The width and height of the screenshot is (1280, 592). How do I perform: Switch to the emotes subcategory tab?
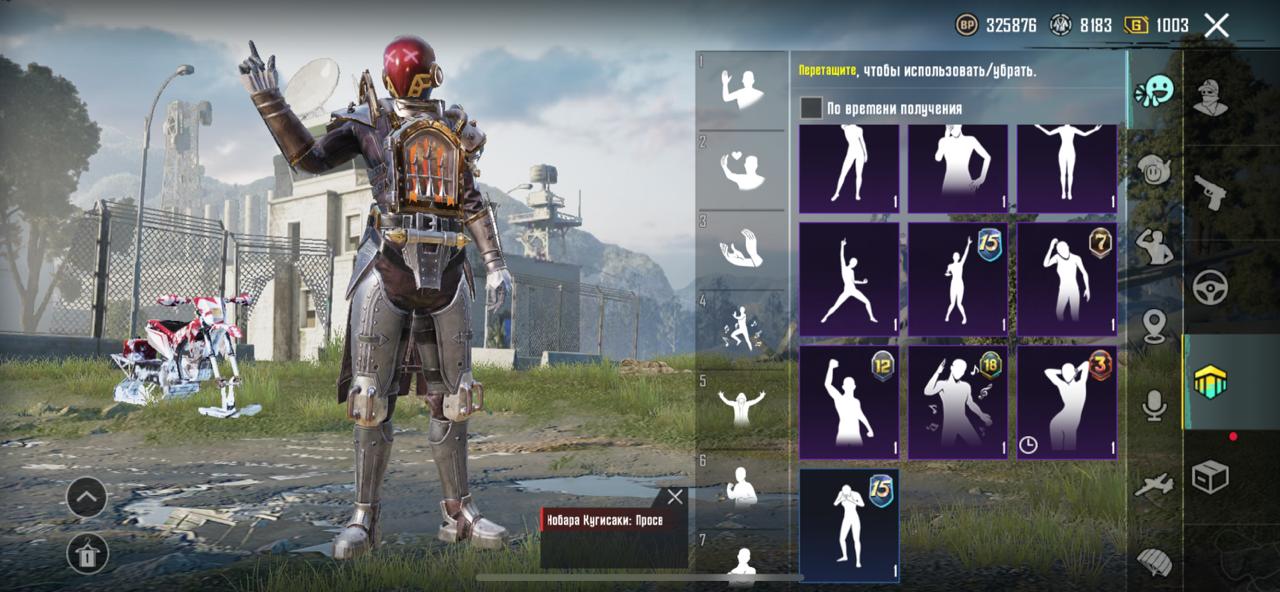tap(1155, 92)
